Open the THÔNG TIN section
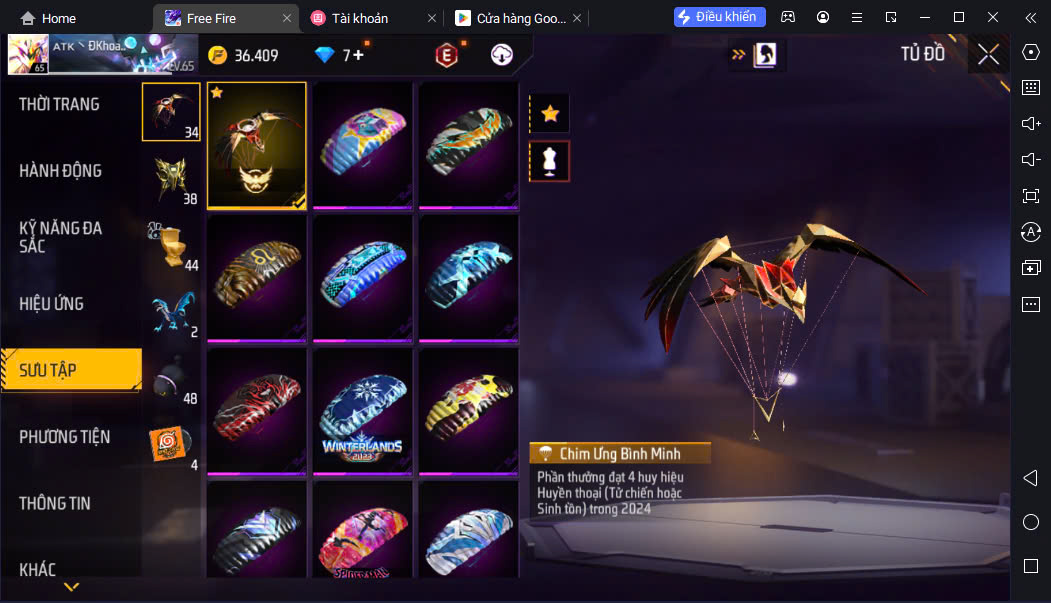The image size is (1051, 603). tap(55, 504)
